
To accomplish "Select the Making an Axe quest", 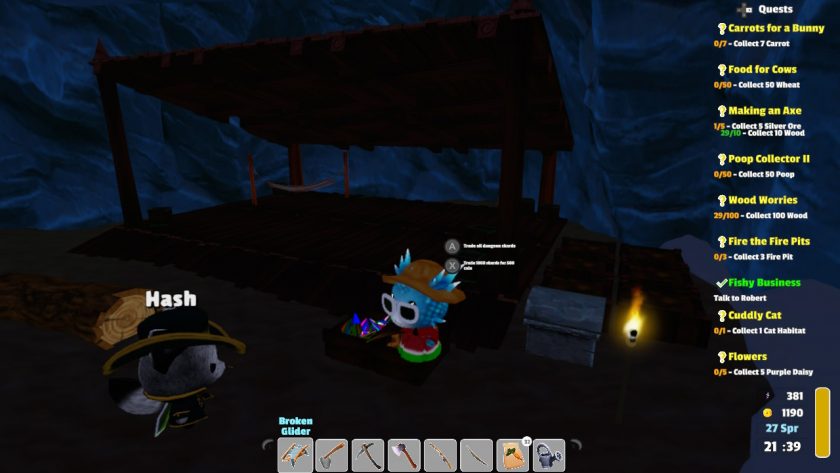I will coord(764,111).
